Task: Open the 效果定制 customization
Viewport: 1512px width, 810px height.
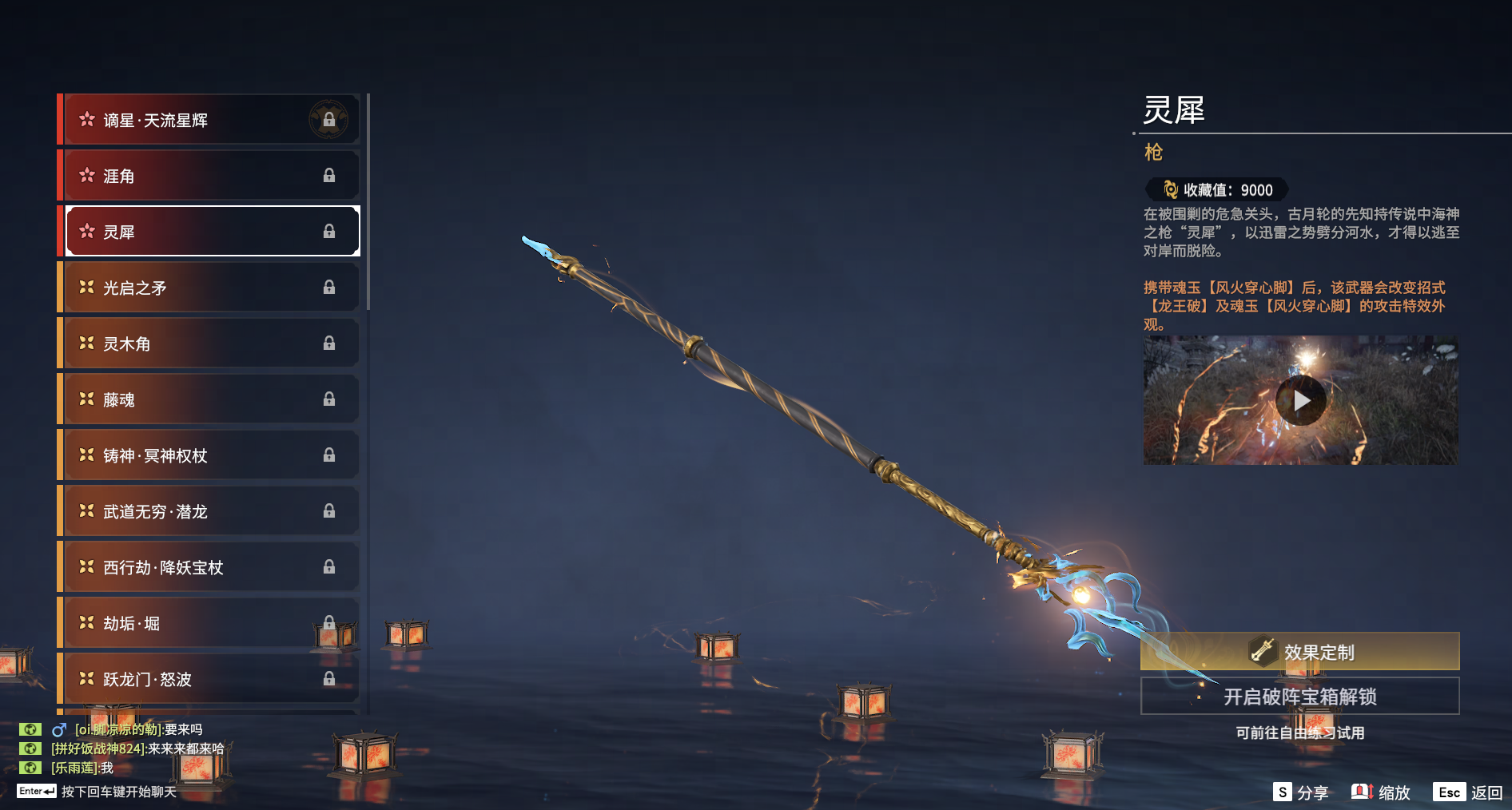Action: tap(1300, 652)
